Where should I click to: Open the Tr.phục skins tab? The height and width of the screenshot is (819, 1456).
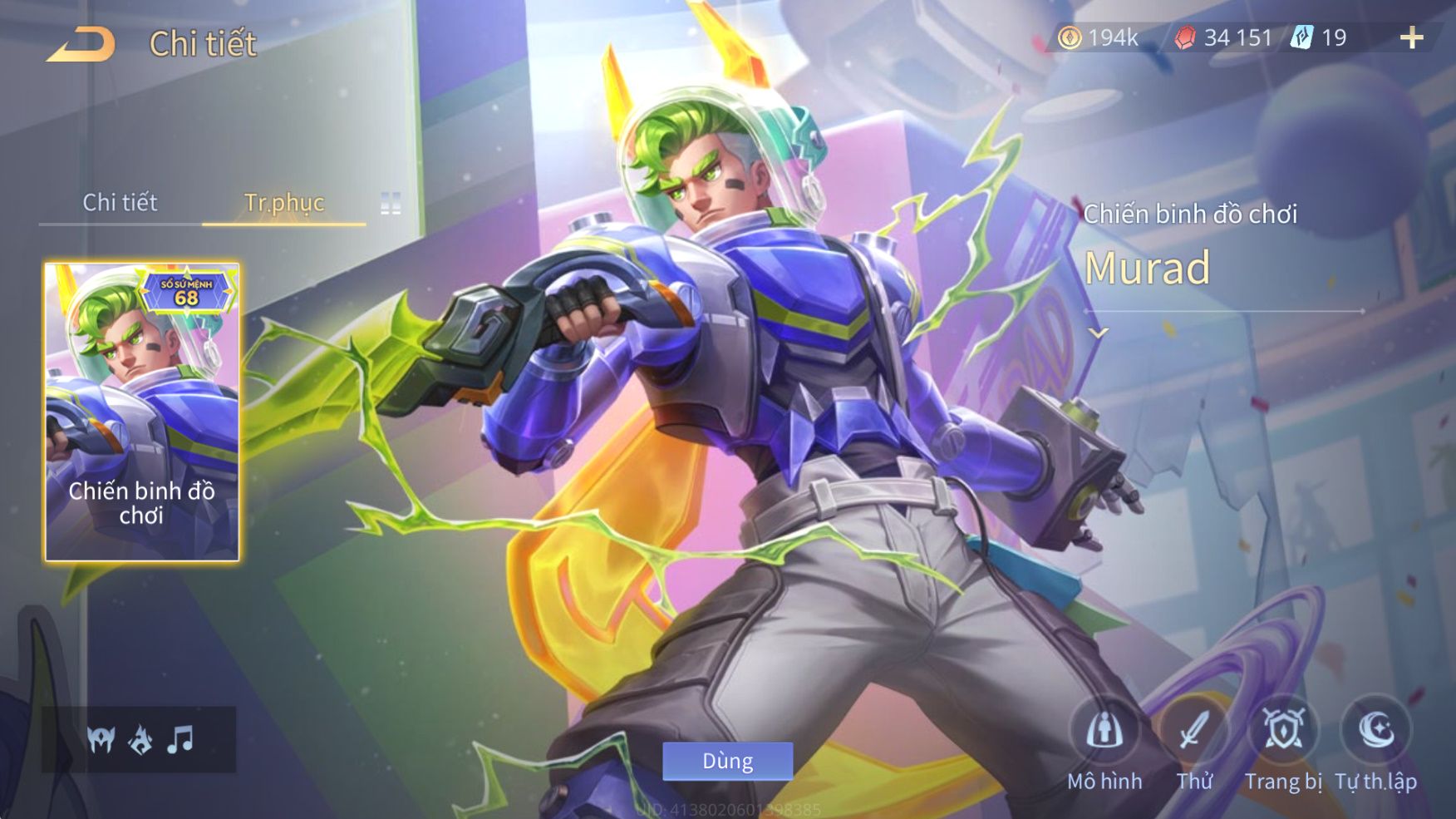pyautogui.click(x=284, y=202)
